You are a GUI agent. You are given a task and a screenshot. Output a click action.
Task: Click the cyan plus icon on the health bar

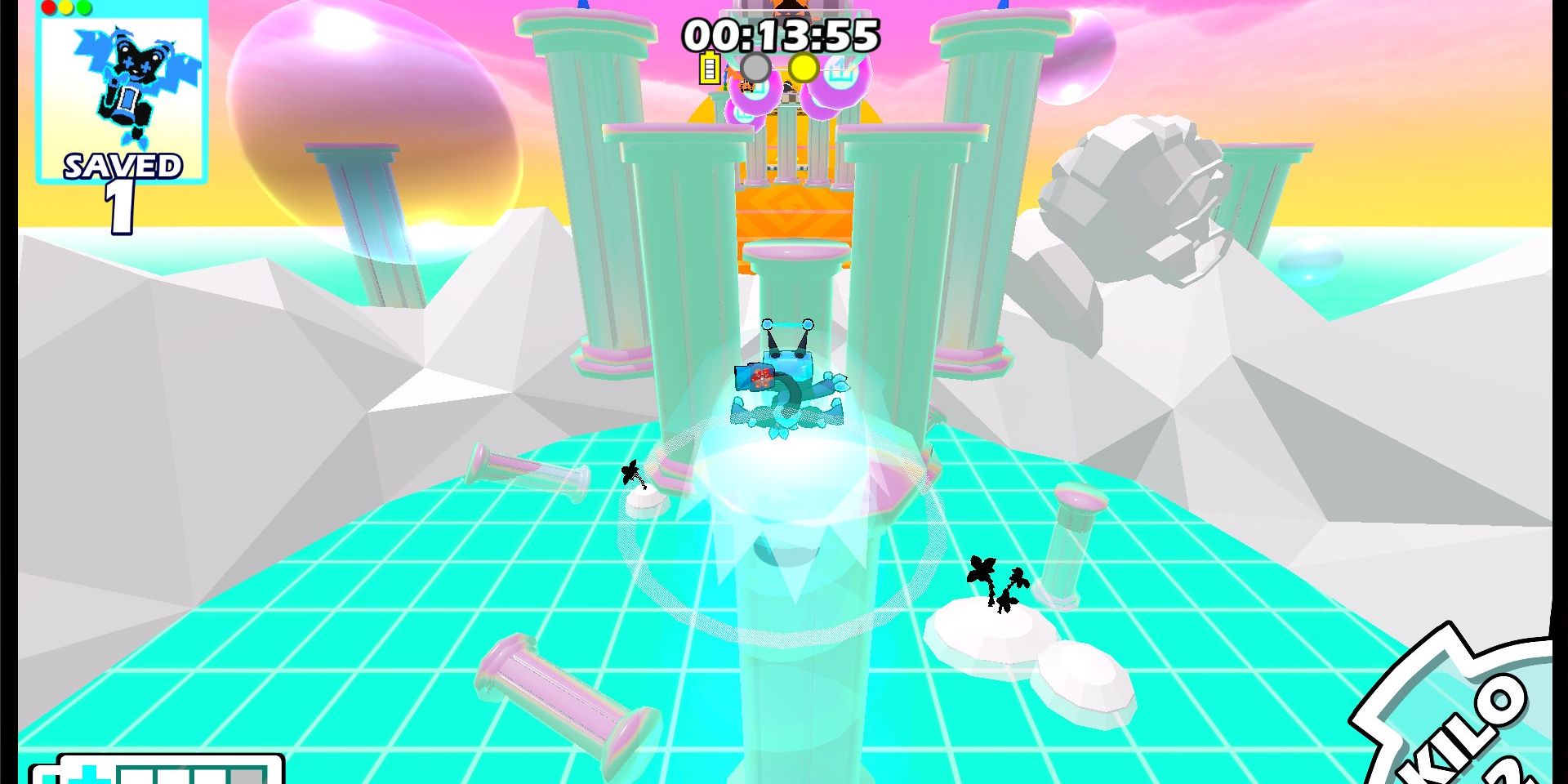pos(88,777)
